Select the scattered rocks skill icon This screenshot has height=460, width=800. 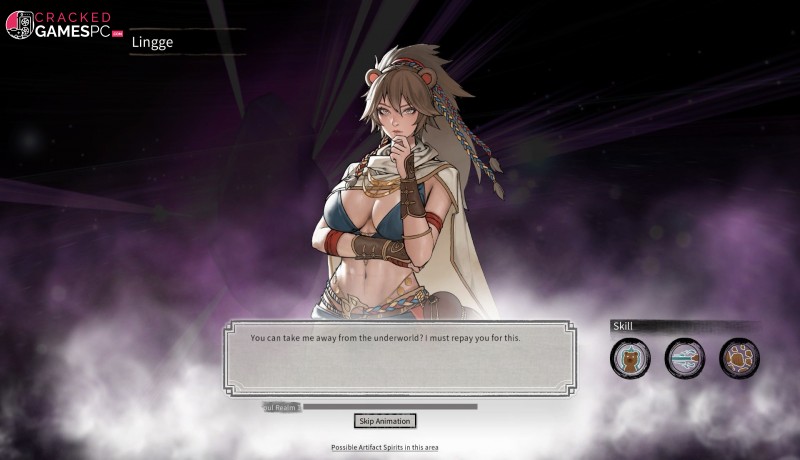[739, 358]
